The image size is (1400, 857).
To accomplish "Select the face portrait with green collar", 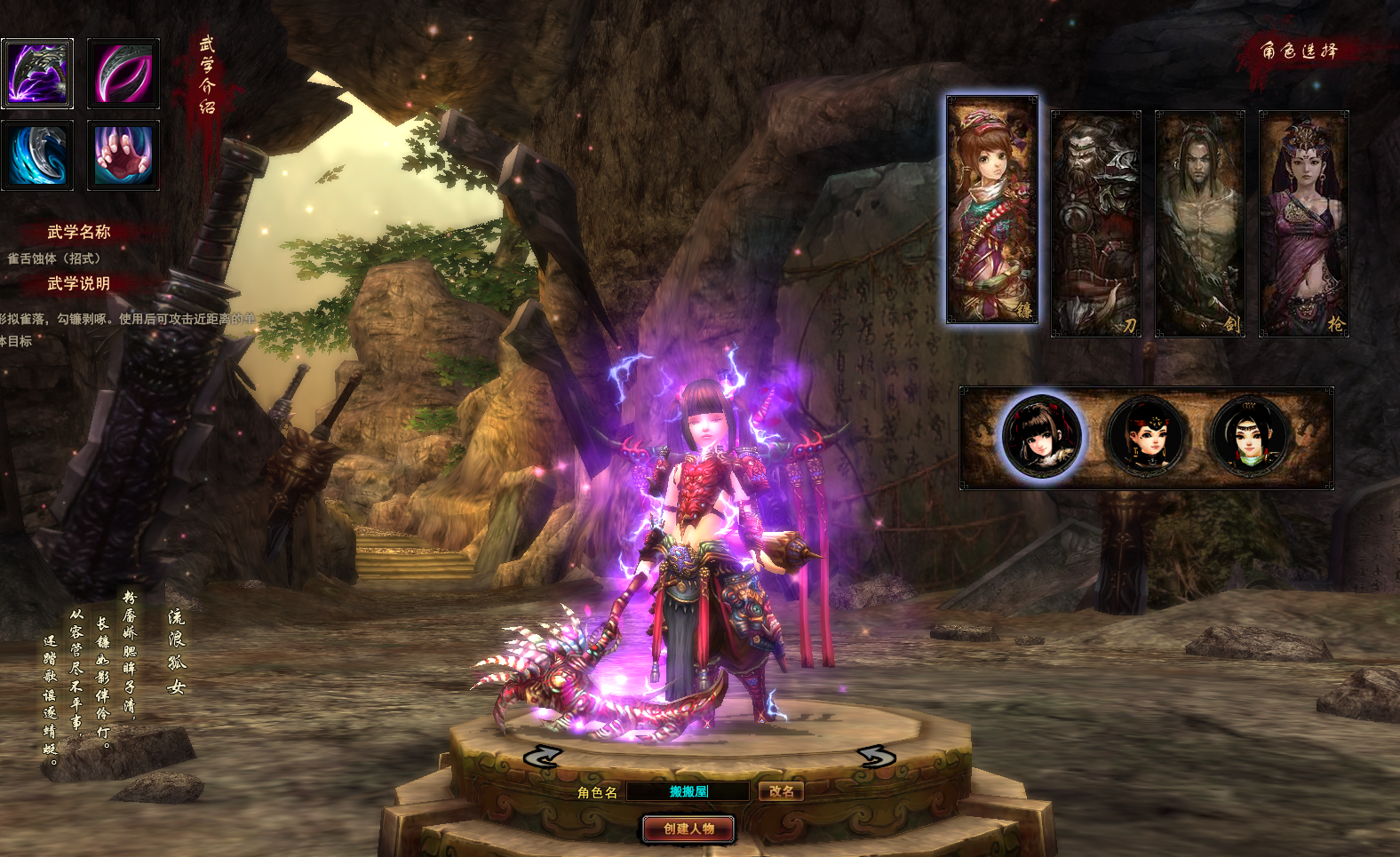I will 1250,436.
